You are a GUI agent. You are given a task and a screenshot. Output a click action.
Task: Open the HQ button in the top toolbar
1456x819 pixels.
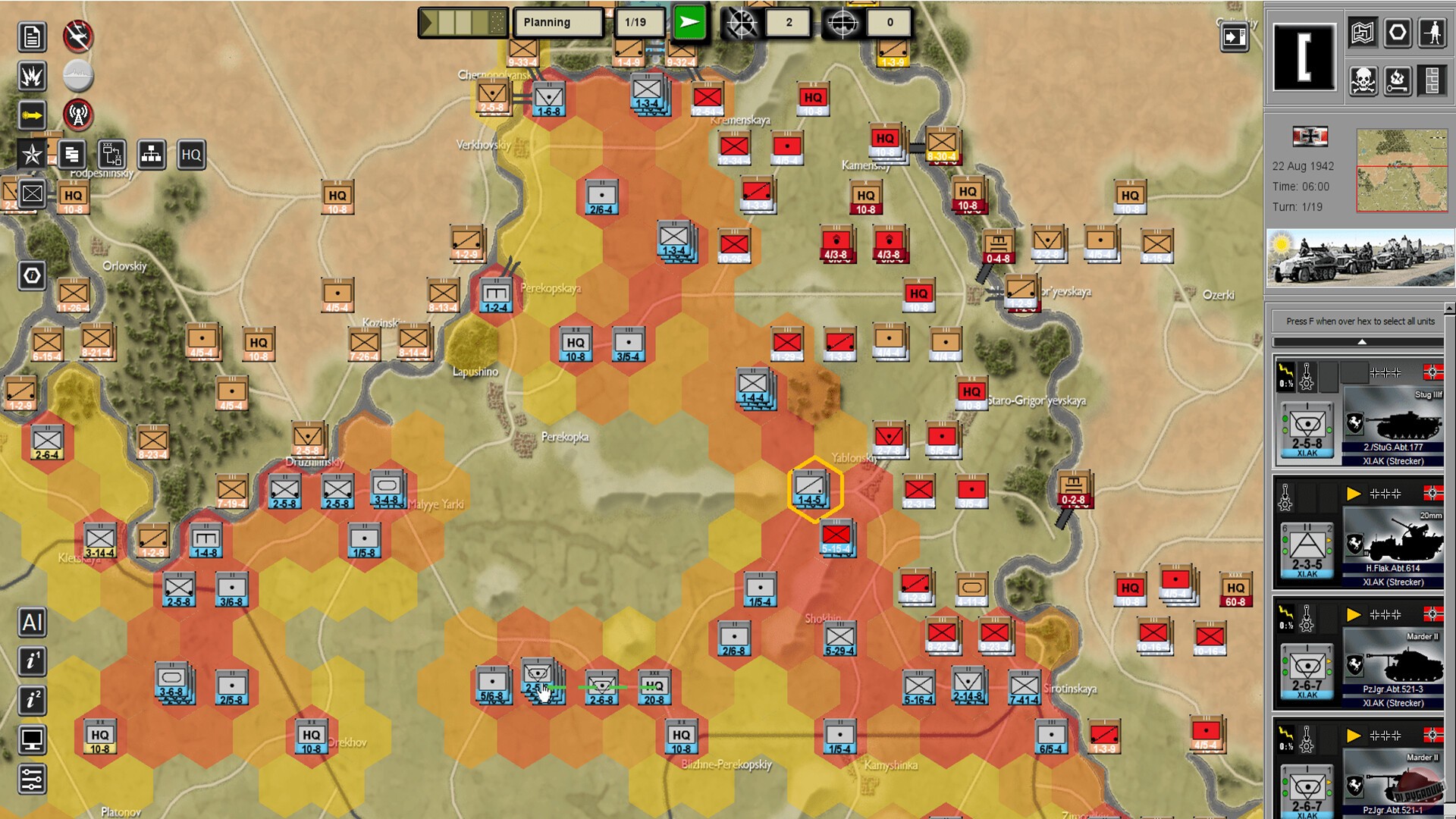190,155
